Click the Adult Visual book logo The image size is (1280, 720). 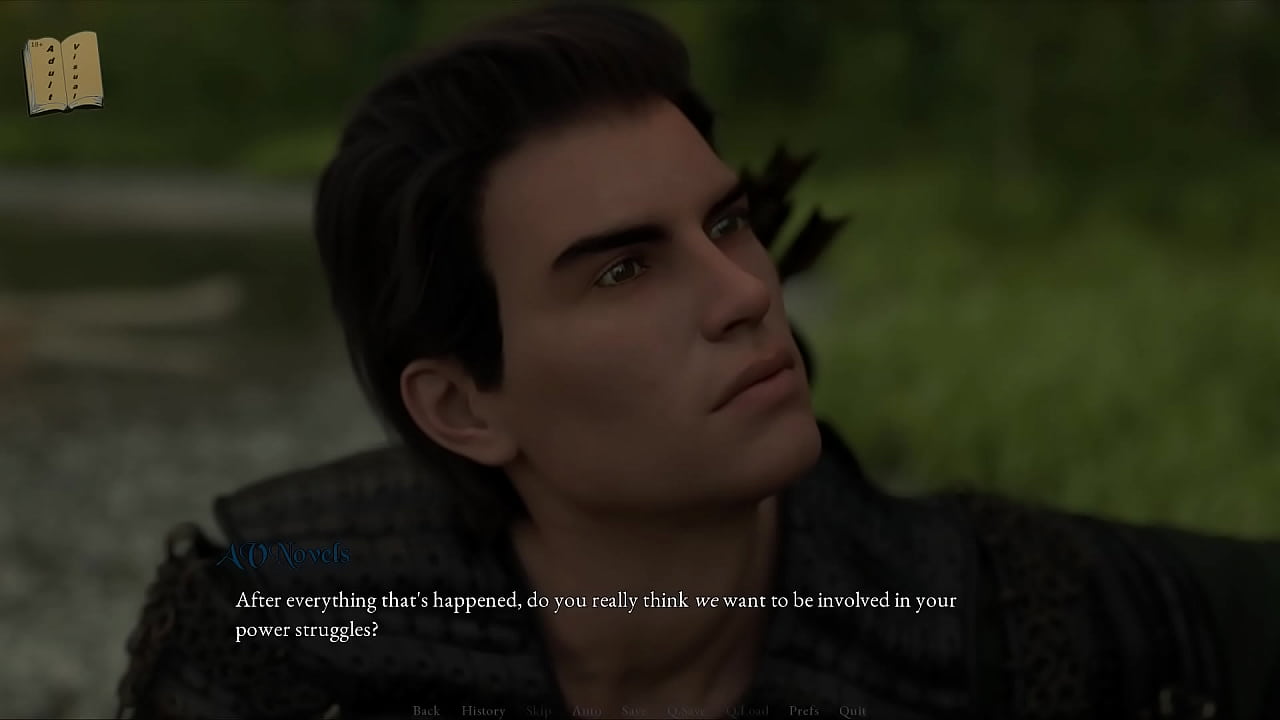click(x=63, y=72)
